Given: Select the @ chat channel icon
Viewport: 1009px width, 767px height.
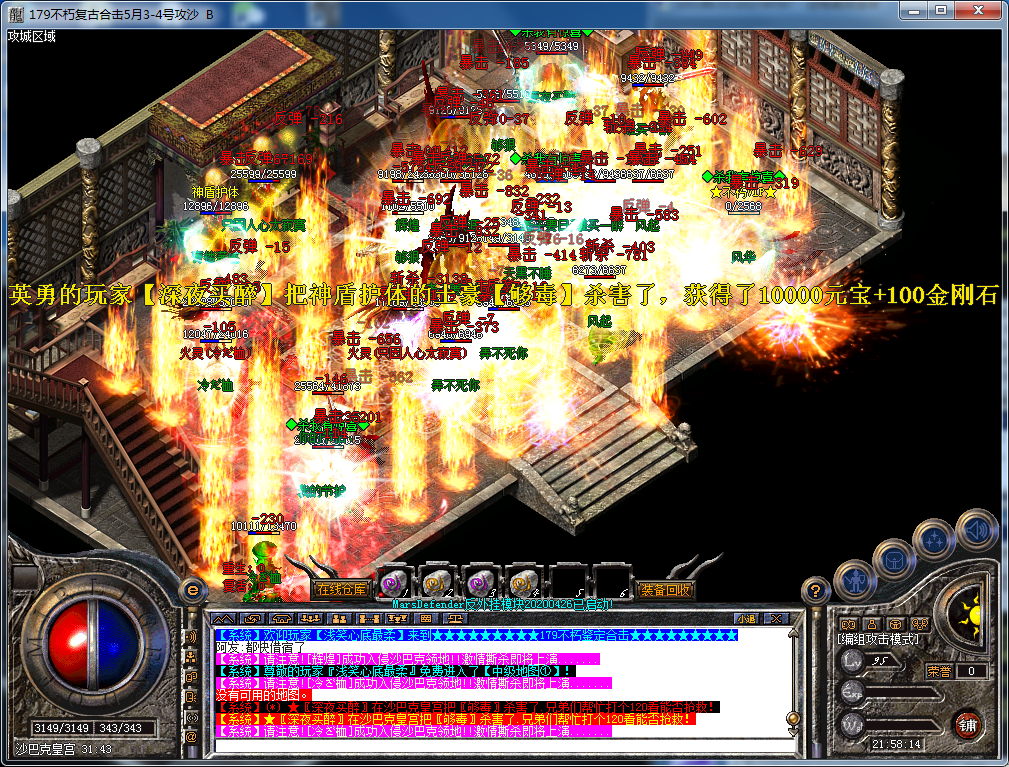Looking at the screenshot, I should coord(191,736).
